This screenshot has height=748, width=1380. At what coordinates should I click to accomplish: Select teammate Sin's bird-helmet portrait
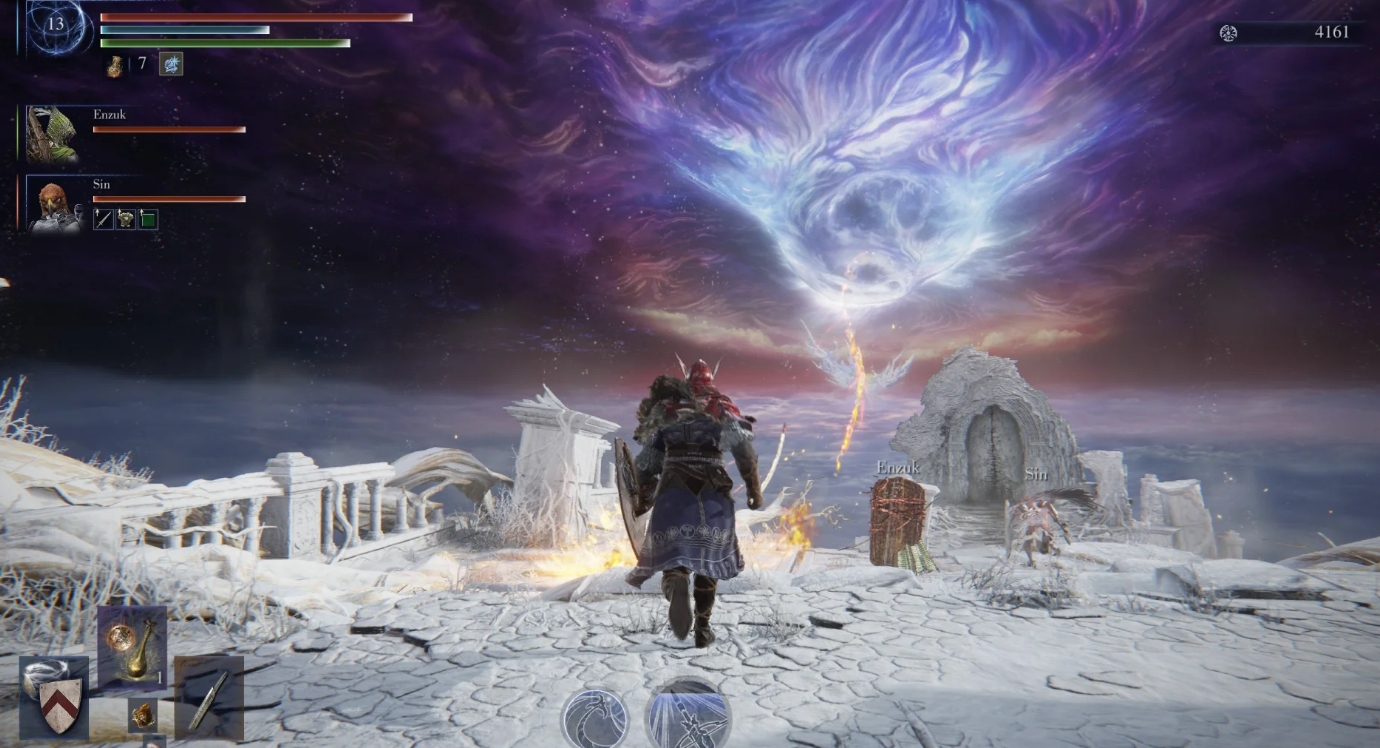54,205
